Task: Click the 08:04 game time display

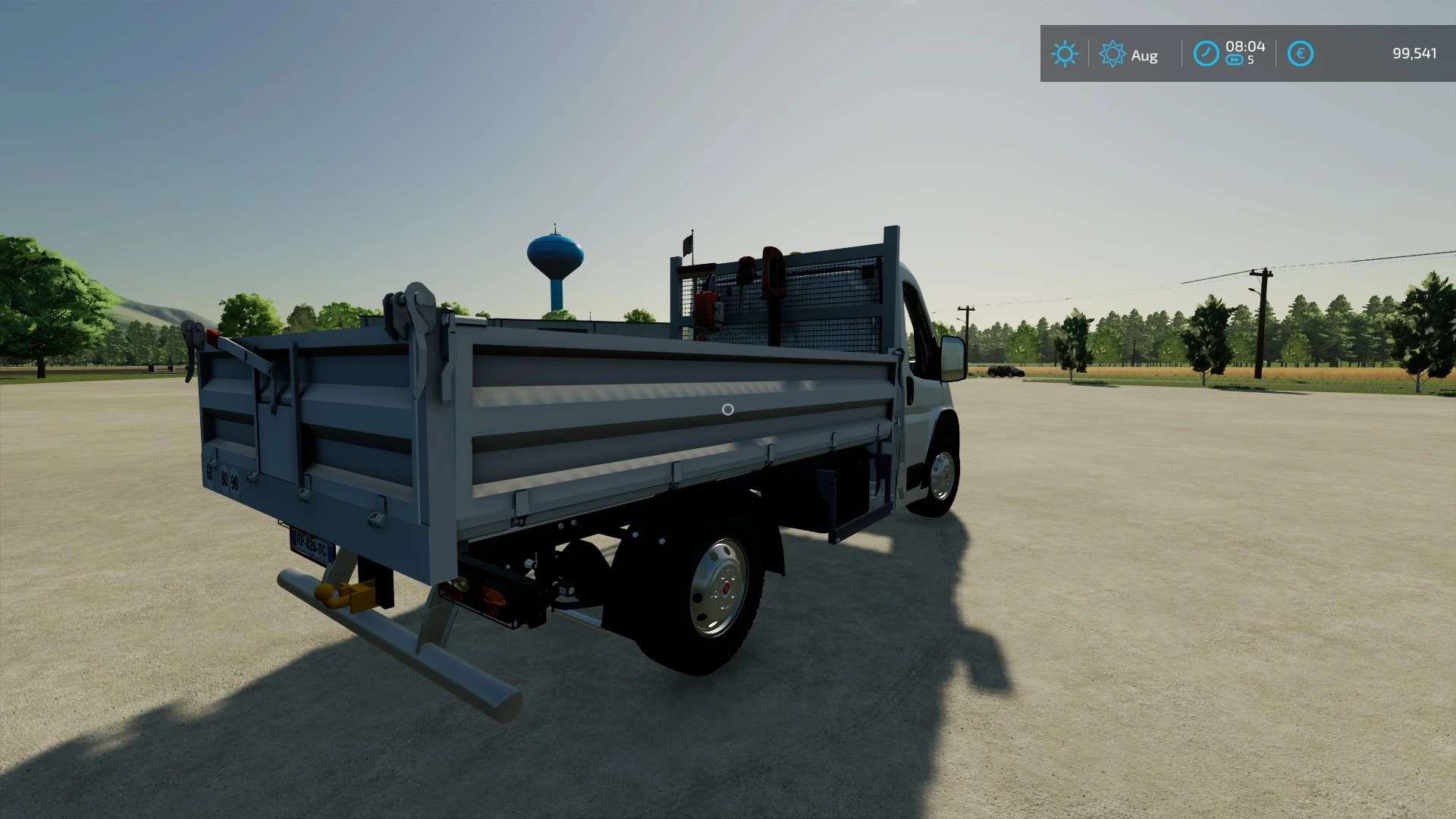Action: (x=1247, y=47)
